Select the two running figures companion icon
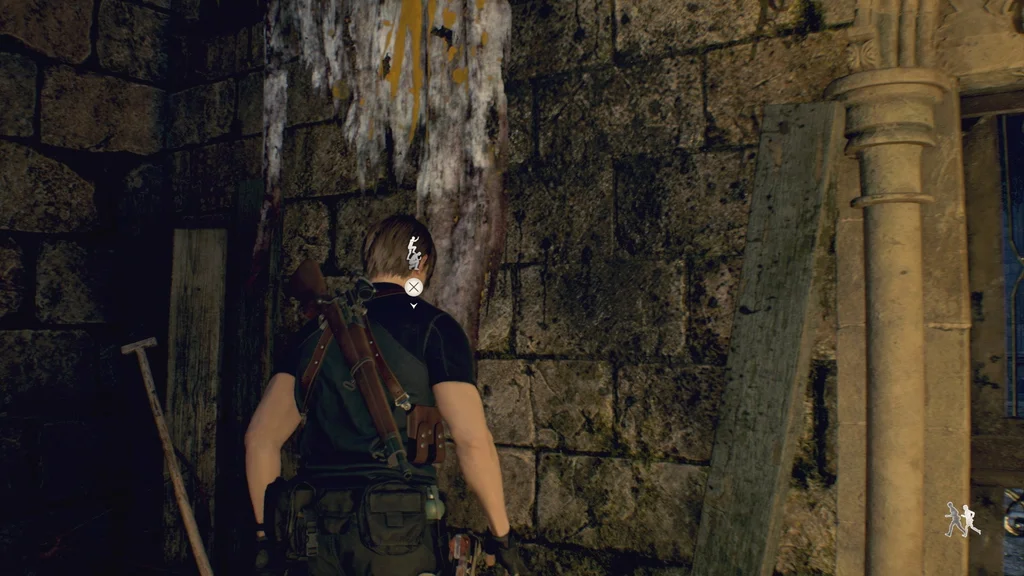Viewport: 1024px width, 576px height. pyautogui.click(x=962, y=519)
